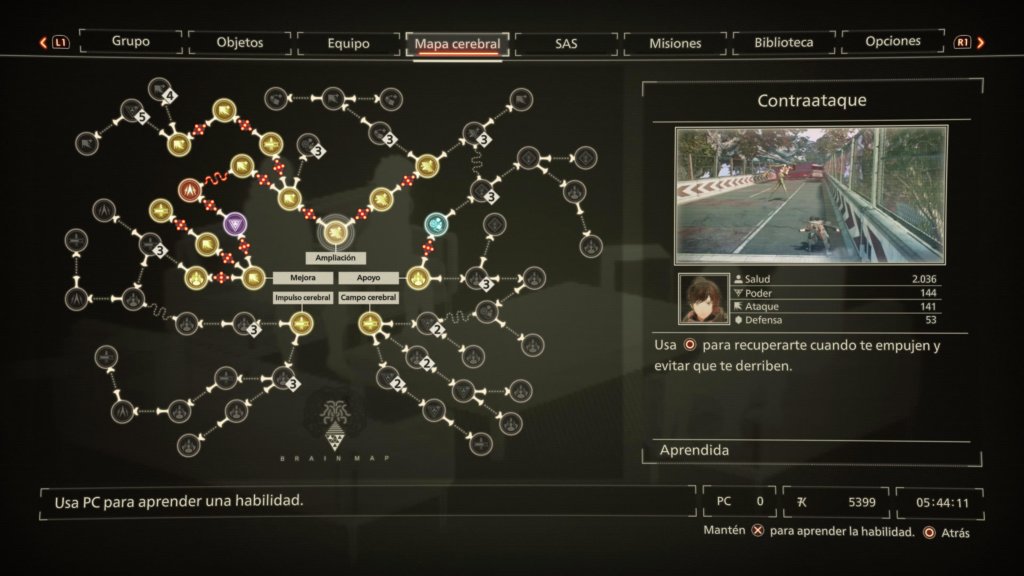Viewport: 1024px width, 576px height.
Task: Open the Objetos tab
Action: pyautogui.click(x=240, y=43)
